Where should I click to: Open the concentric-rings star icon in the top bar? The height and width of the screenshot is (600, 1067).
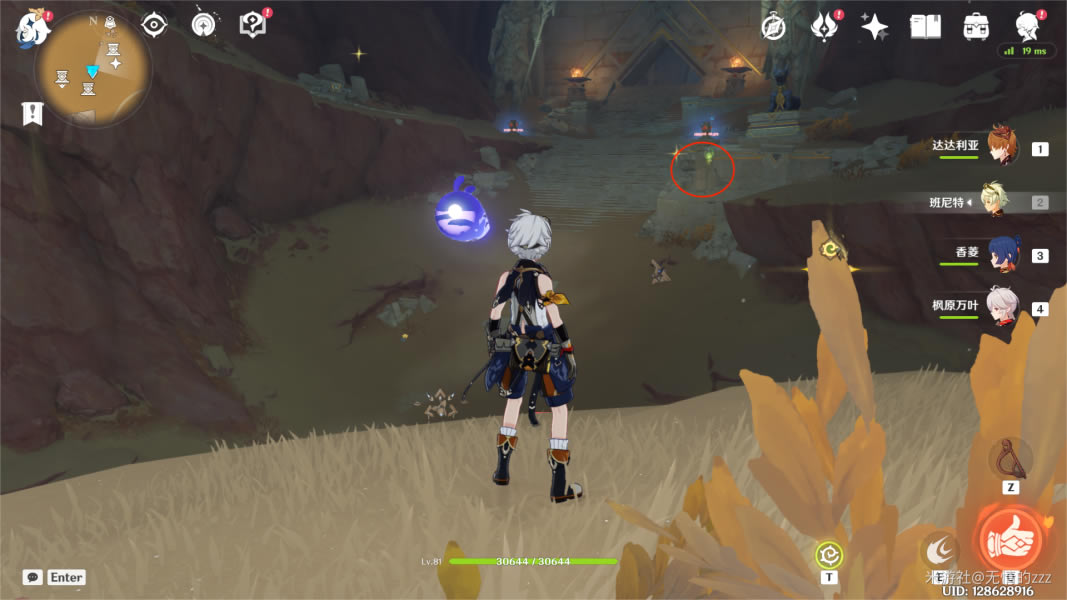pyautogui.click(x=203, y=25)
